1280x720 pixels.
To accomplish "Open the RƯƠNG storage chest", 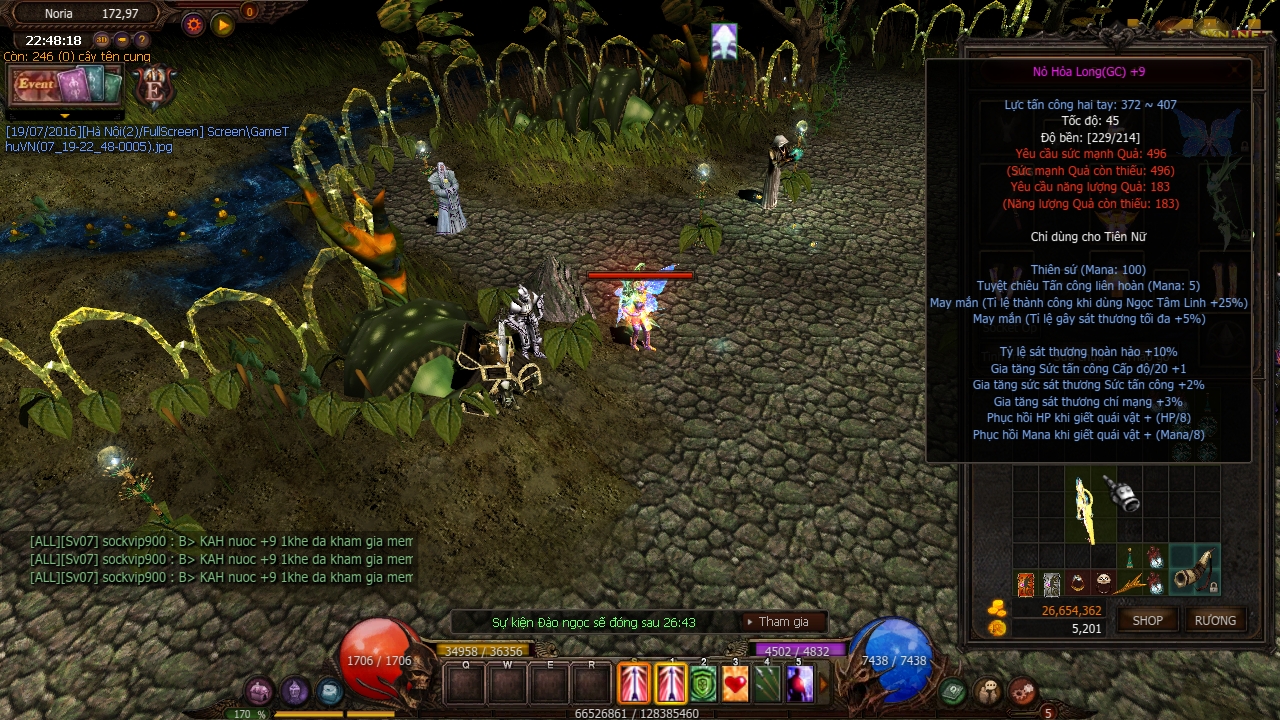I will click(1215, 620).
